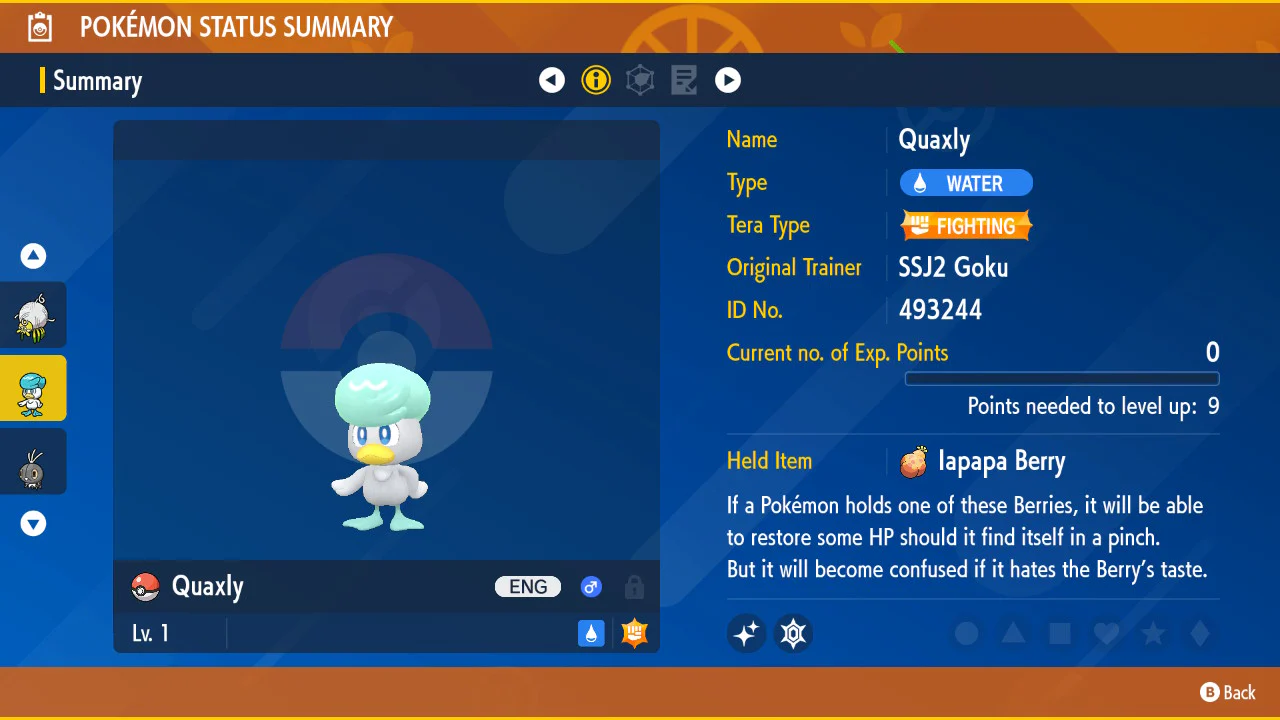
Task: Toggle the star marking
Action: click(1153, 633)
